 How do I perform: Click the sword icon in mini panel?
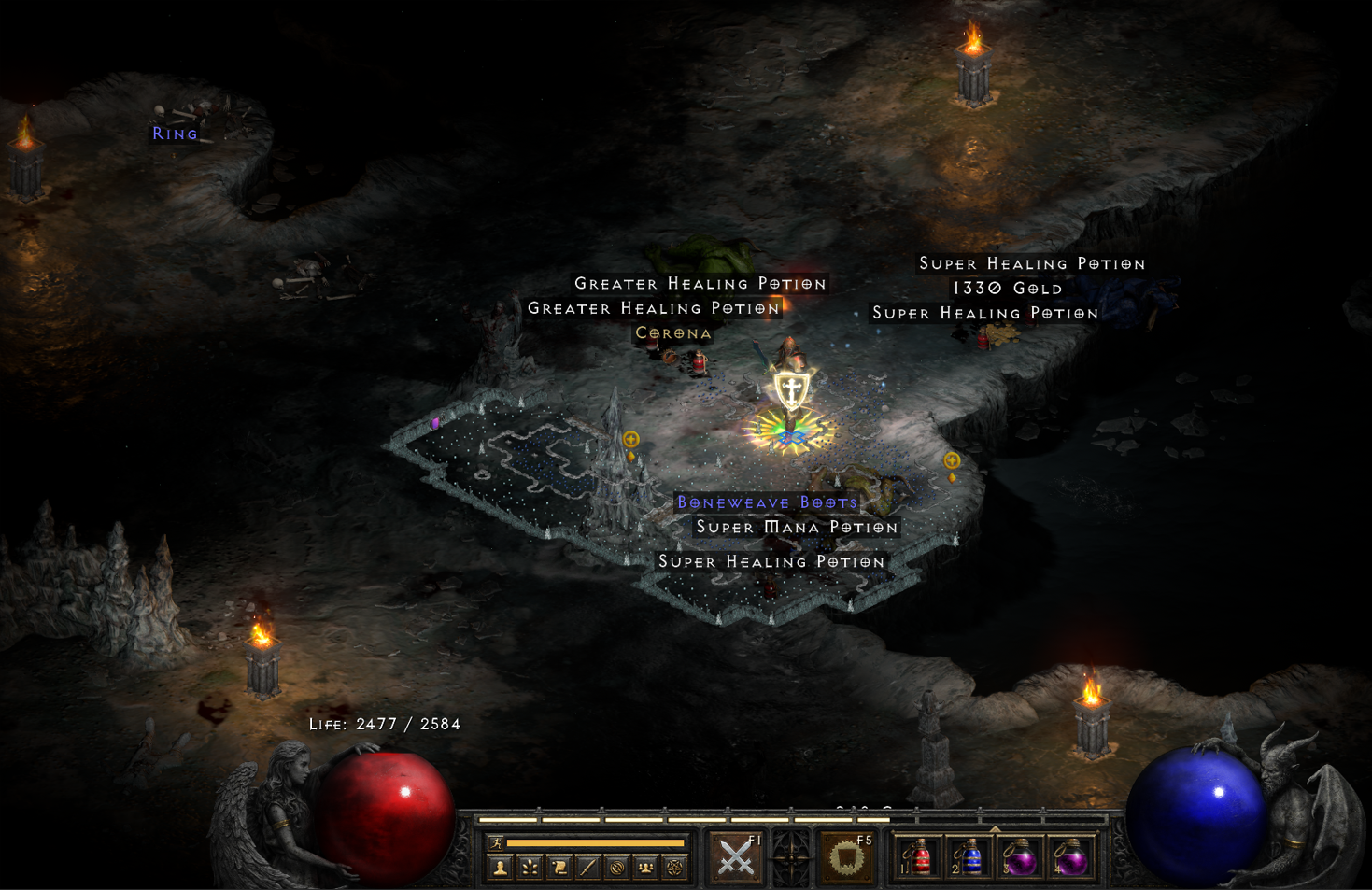click(587, 869)
